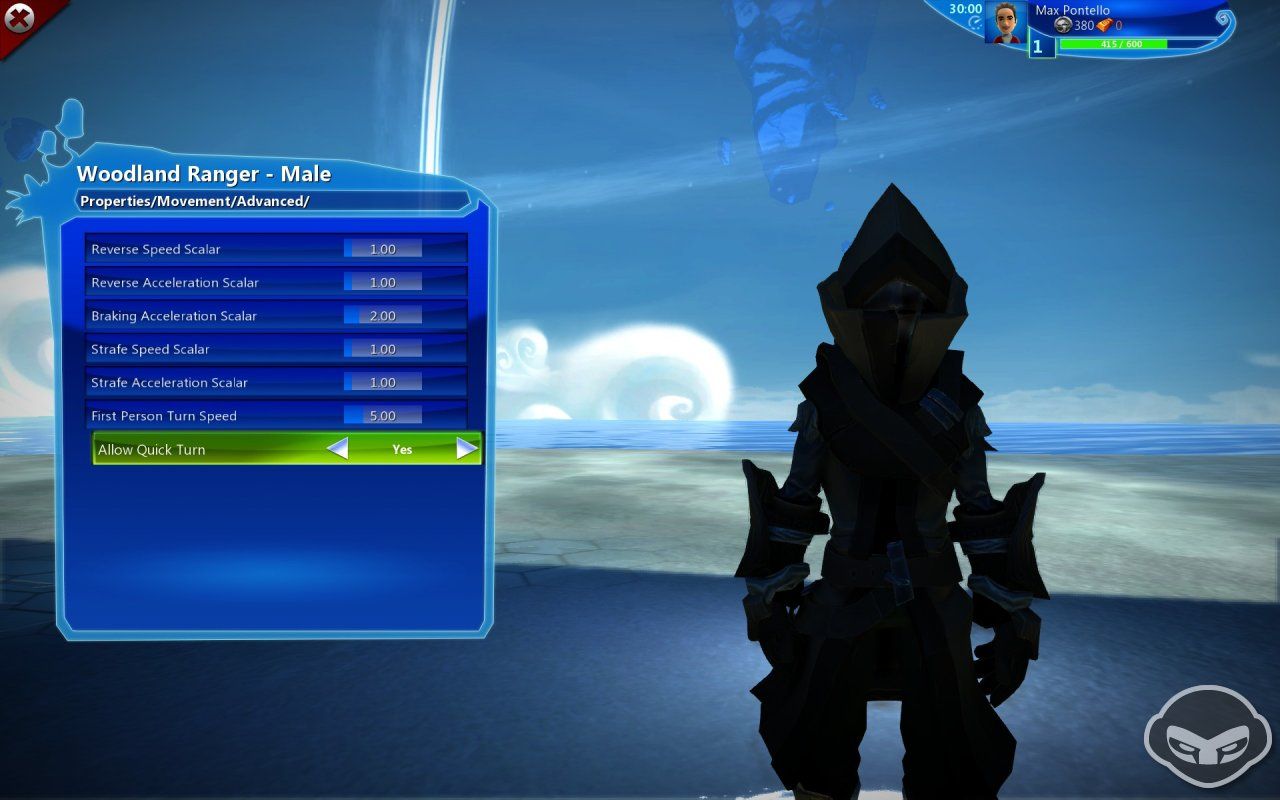Select the Woodland Ranger - Male title
This screenshot has width=1280, height=800.
point(205,173)
